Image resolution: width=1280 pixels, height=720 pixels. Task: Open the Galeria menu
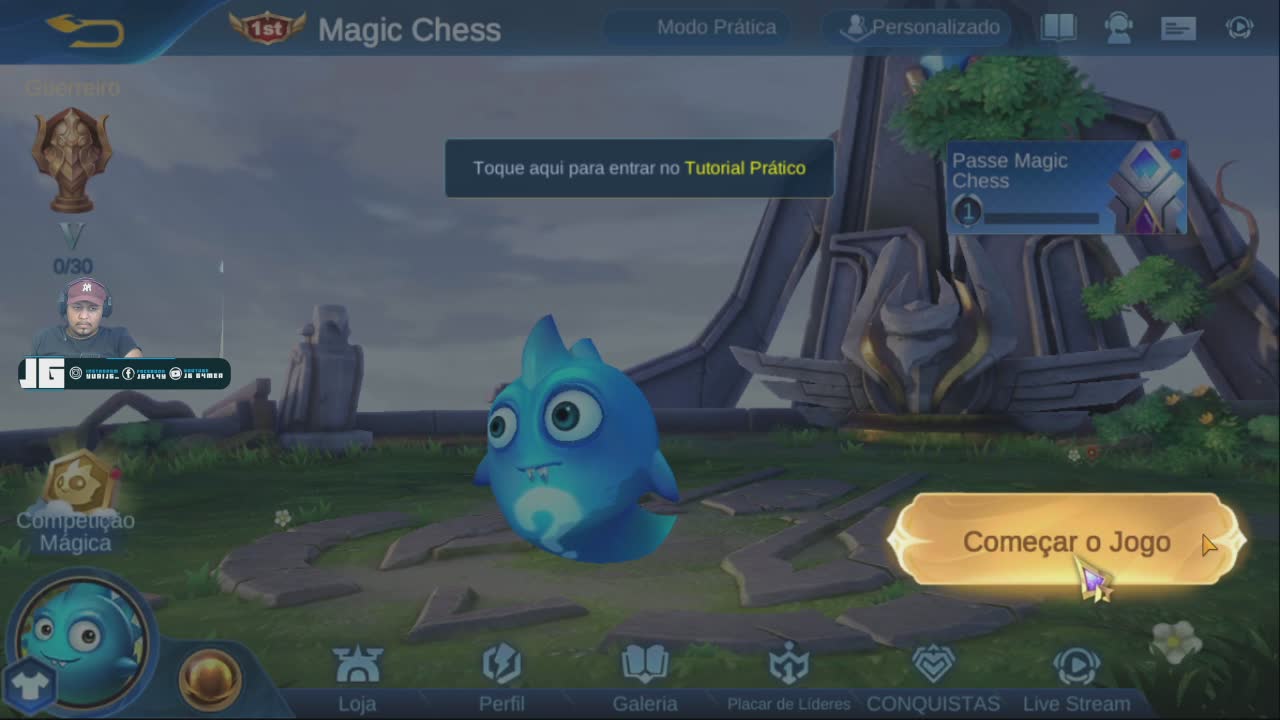pyautogui.click(x=645, y=679)
